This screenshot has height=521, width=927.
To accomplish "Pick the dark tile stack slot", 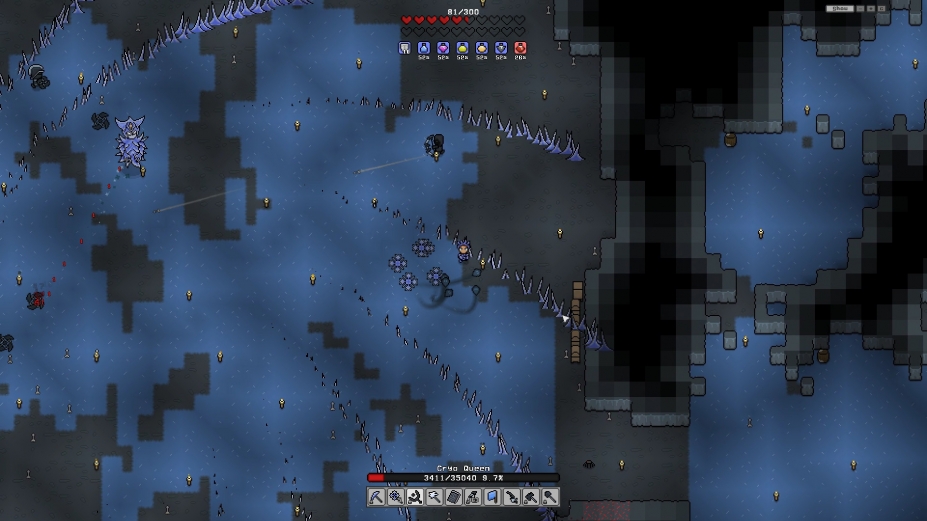I will [x=453, y=497].
